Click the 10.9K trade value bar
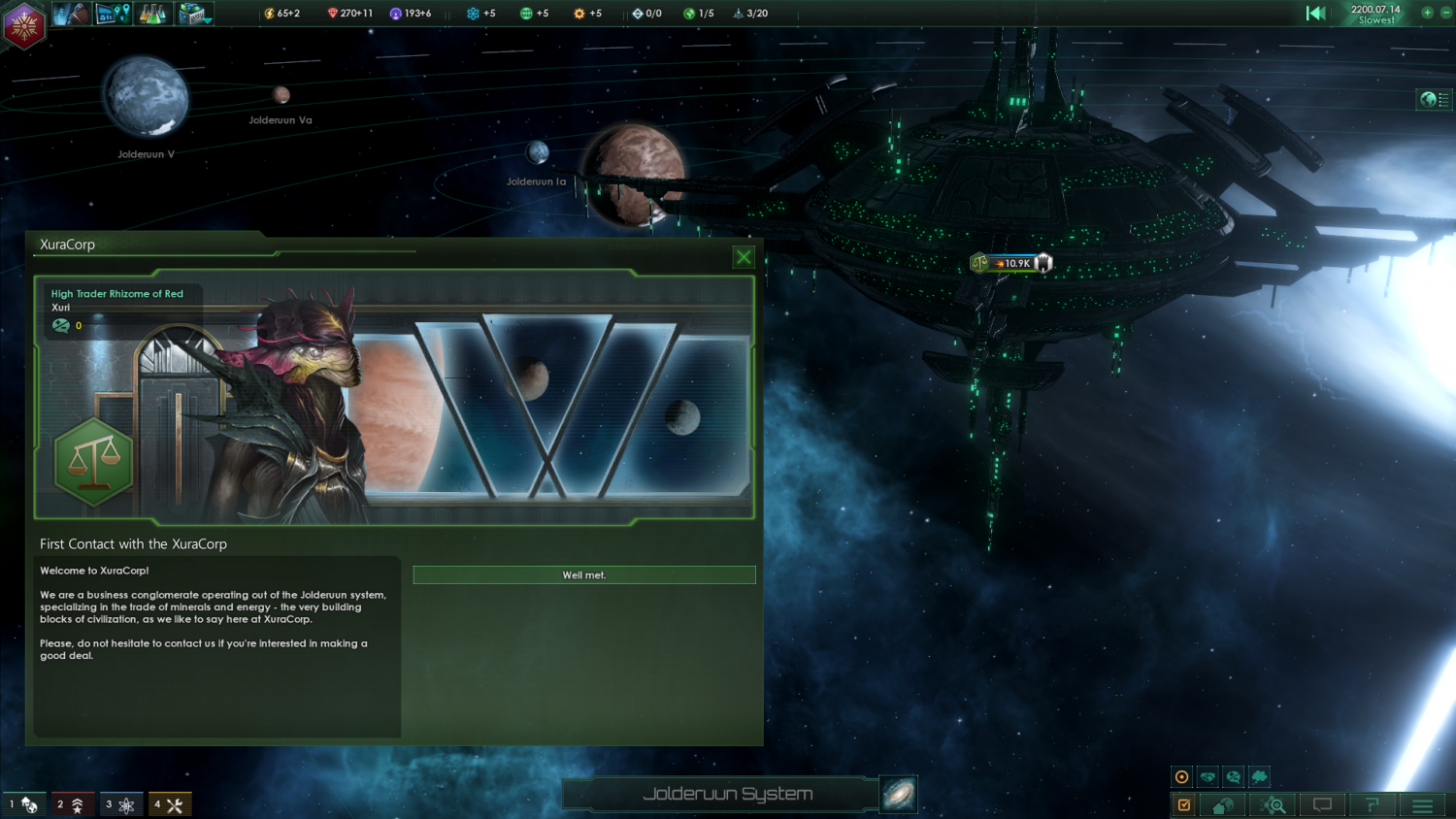 click(x=1013, y=262)
